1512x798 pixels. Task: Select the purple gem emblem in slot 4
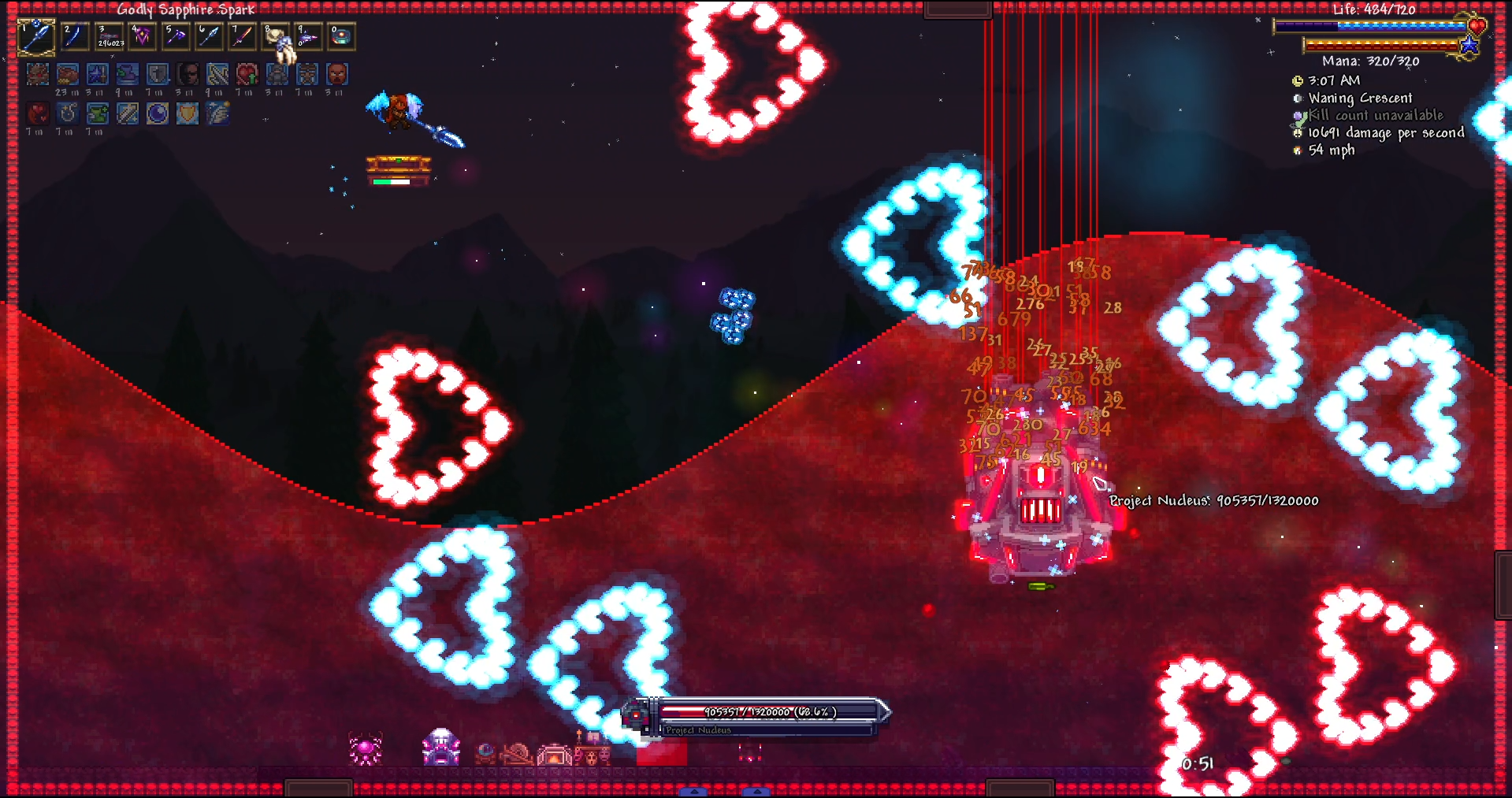point(143,37)
